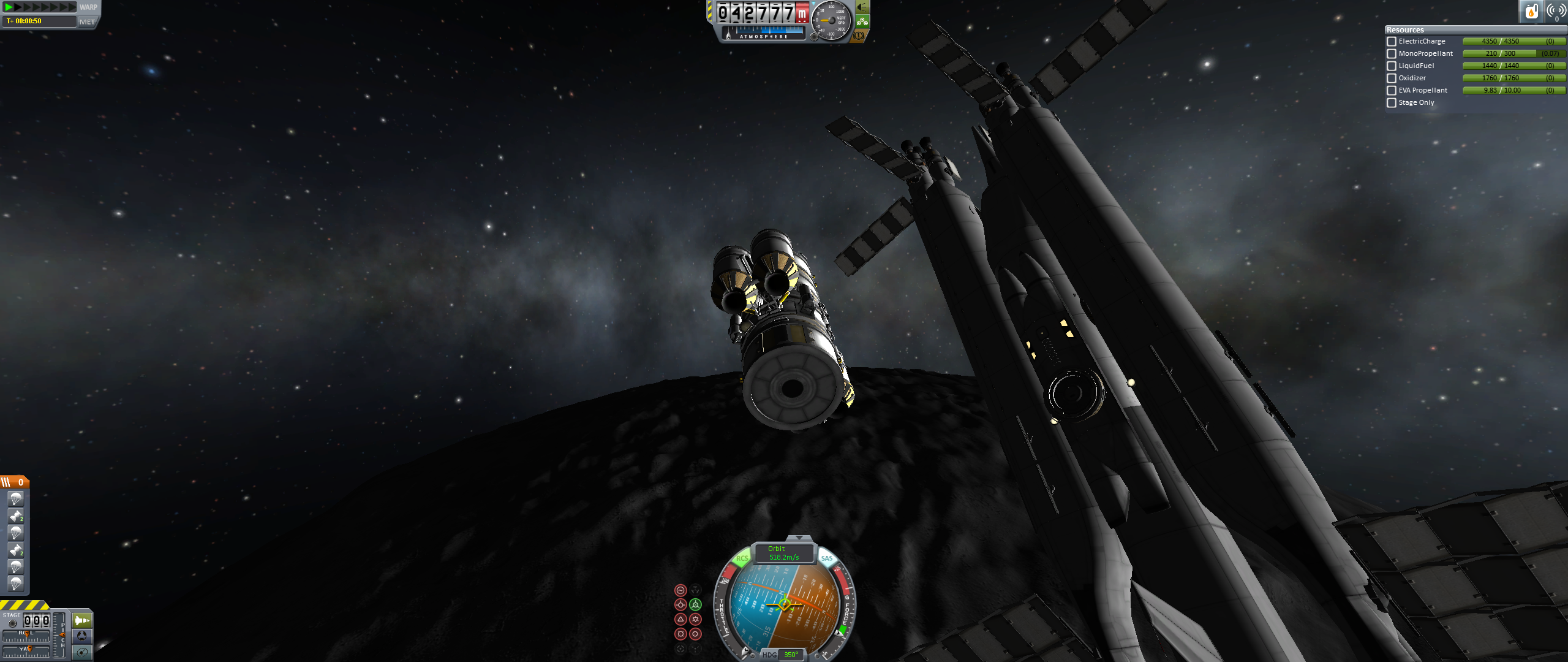The width and height of the screenshot is (1568, 662).
Task: Open the map view gauge button
Action: tap(82, 652)
